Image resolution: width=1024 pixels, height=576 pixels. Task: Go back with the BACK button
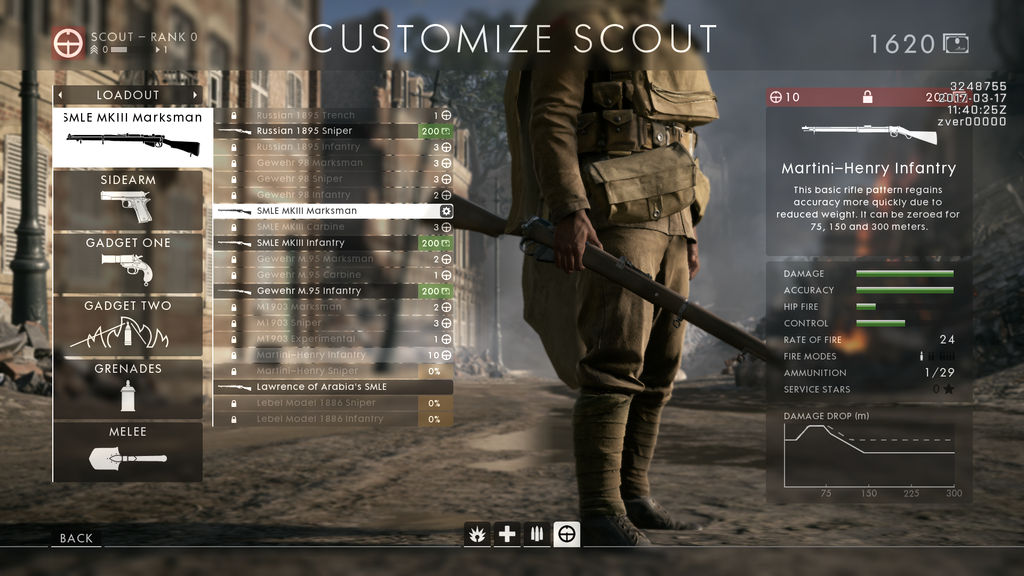[76, 538]
